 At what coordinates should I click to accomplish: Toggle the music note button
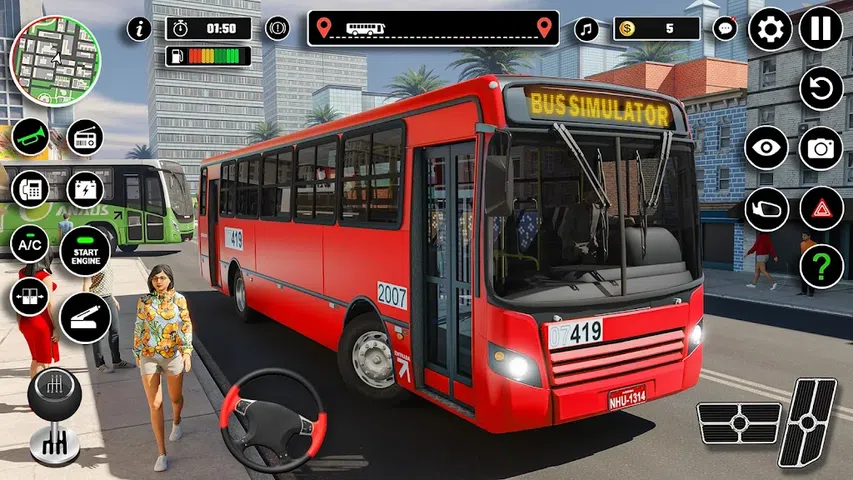586,29
